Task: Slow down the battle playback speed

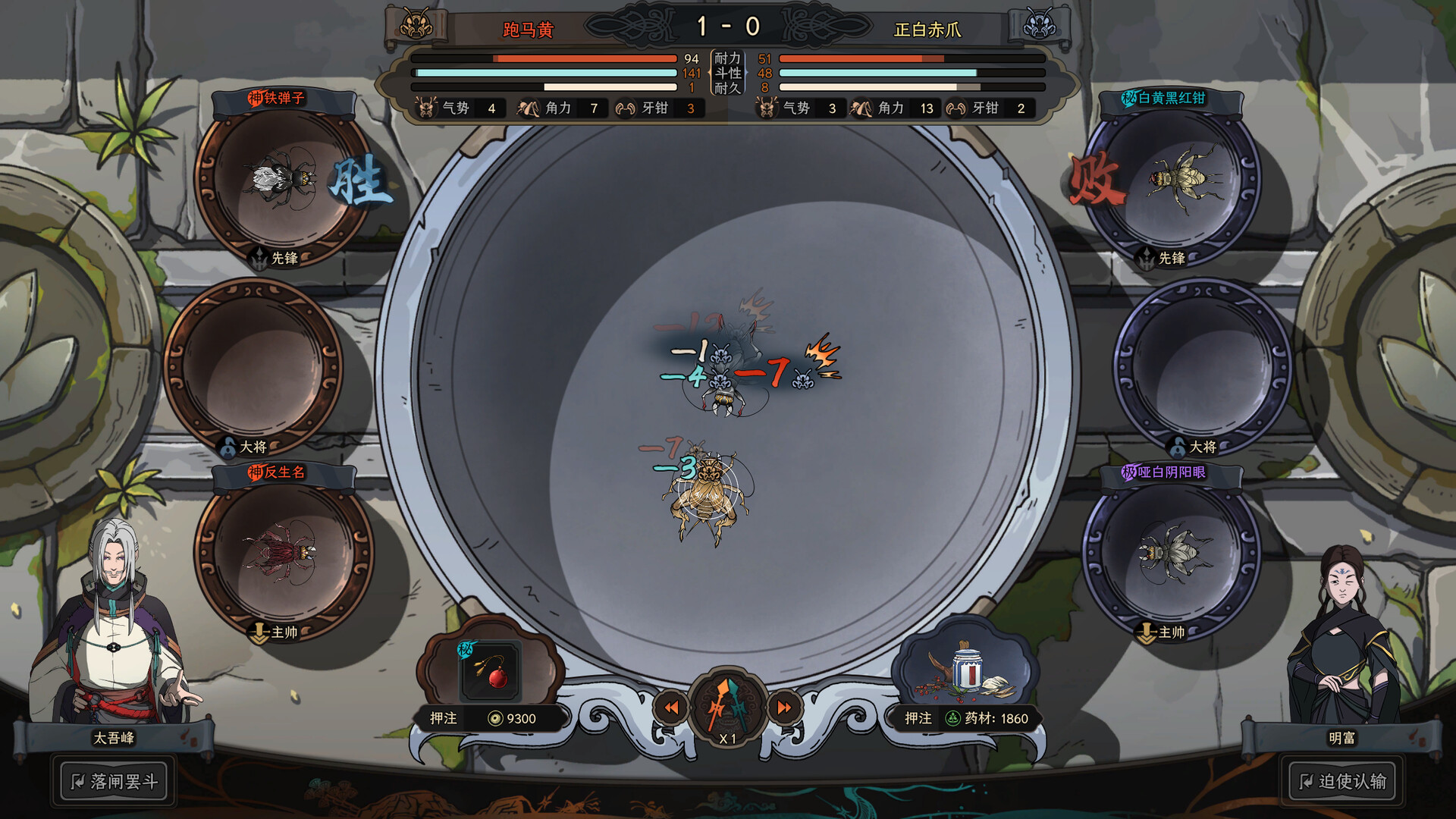Action: (671, 708)
